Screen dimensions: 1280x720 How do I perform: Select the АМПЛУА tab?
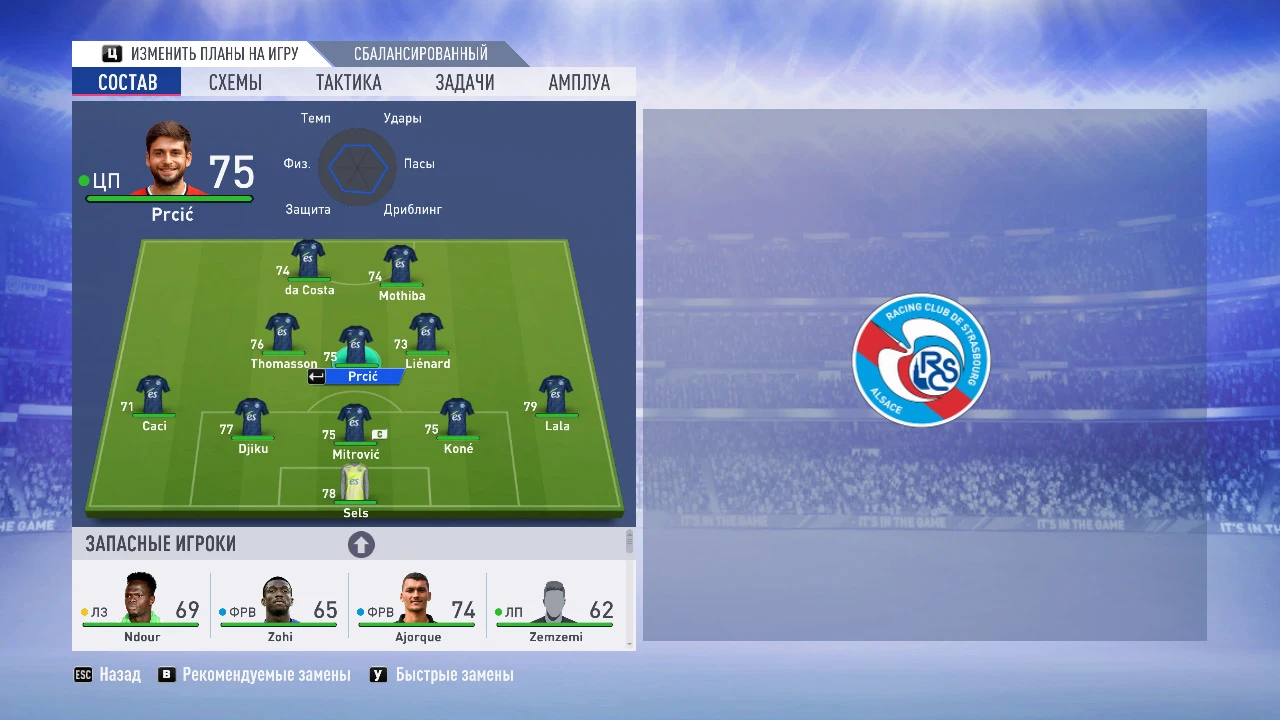[578, 82]
